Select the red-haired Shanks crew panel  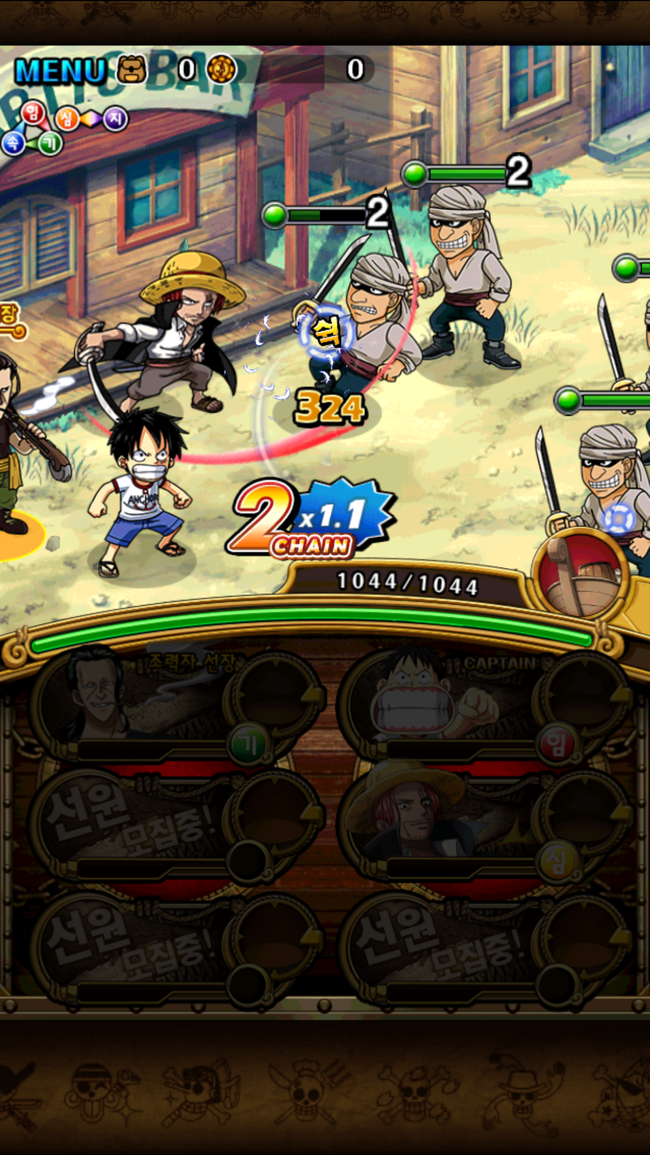click(x=485, y=822)
